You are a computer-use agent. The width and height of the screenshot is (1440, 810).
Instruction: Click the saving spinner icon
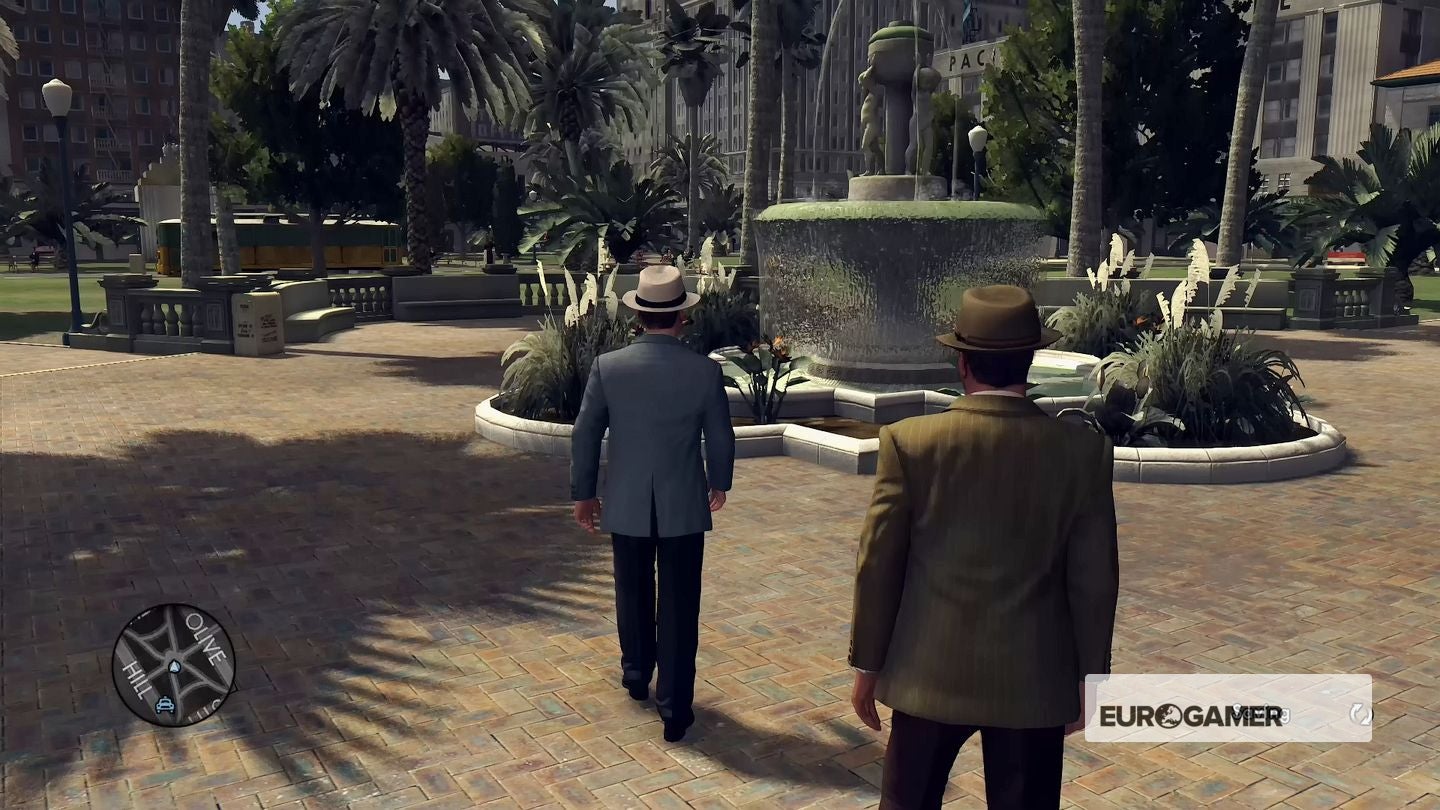point(1363,716)
